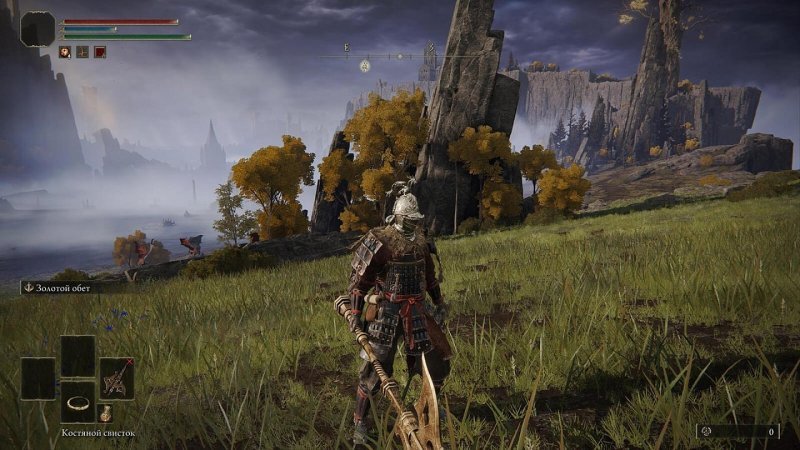Viewport: 800px width, 450px height.
Task: Click the glowing marker under the compass
Action: tap(365, 66)
